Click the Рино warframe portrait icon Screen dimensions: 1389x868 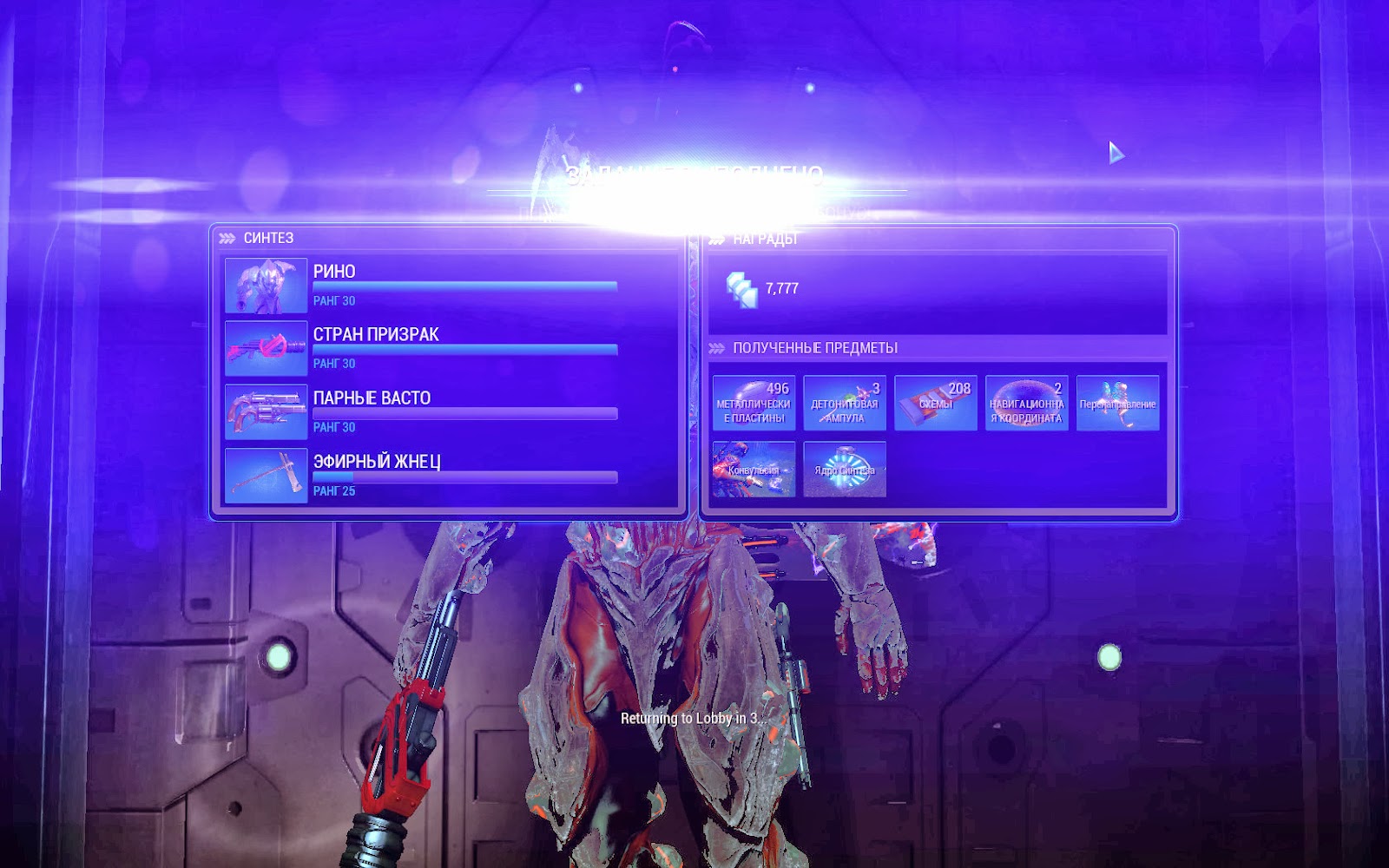(266, 286)
